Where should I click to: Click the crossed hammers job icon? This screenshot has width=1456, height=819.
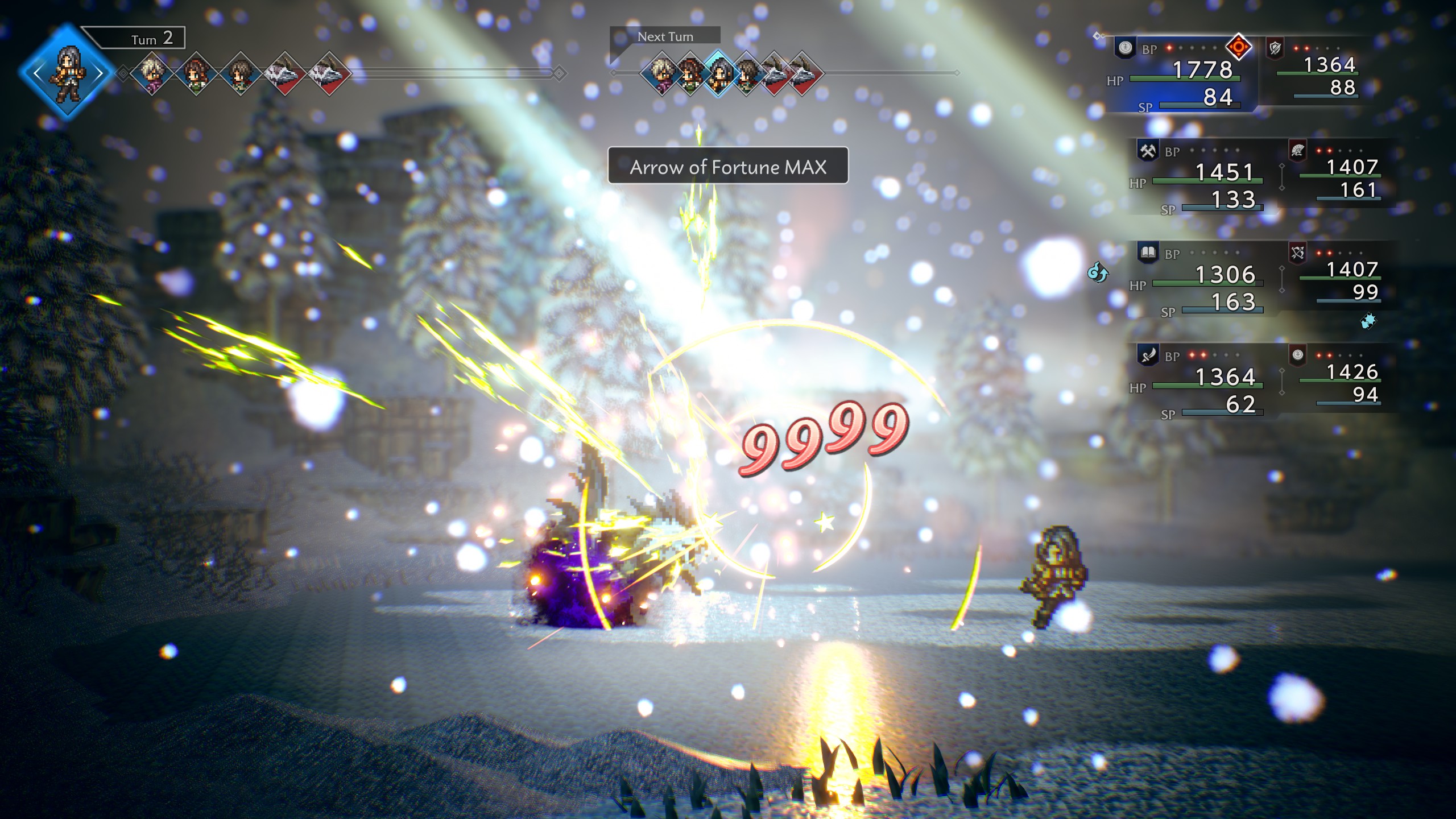1148,151
